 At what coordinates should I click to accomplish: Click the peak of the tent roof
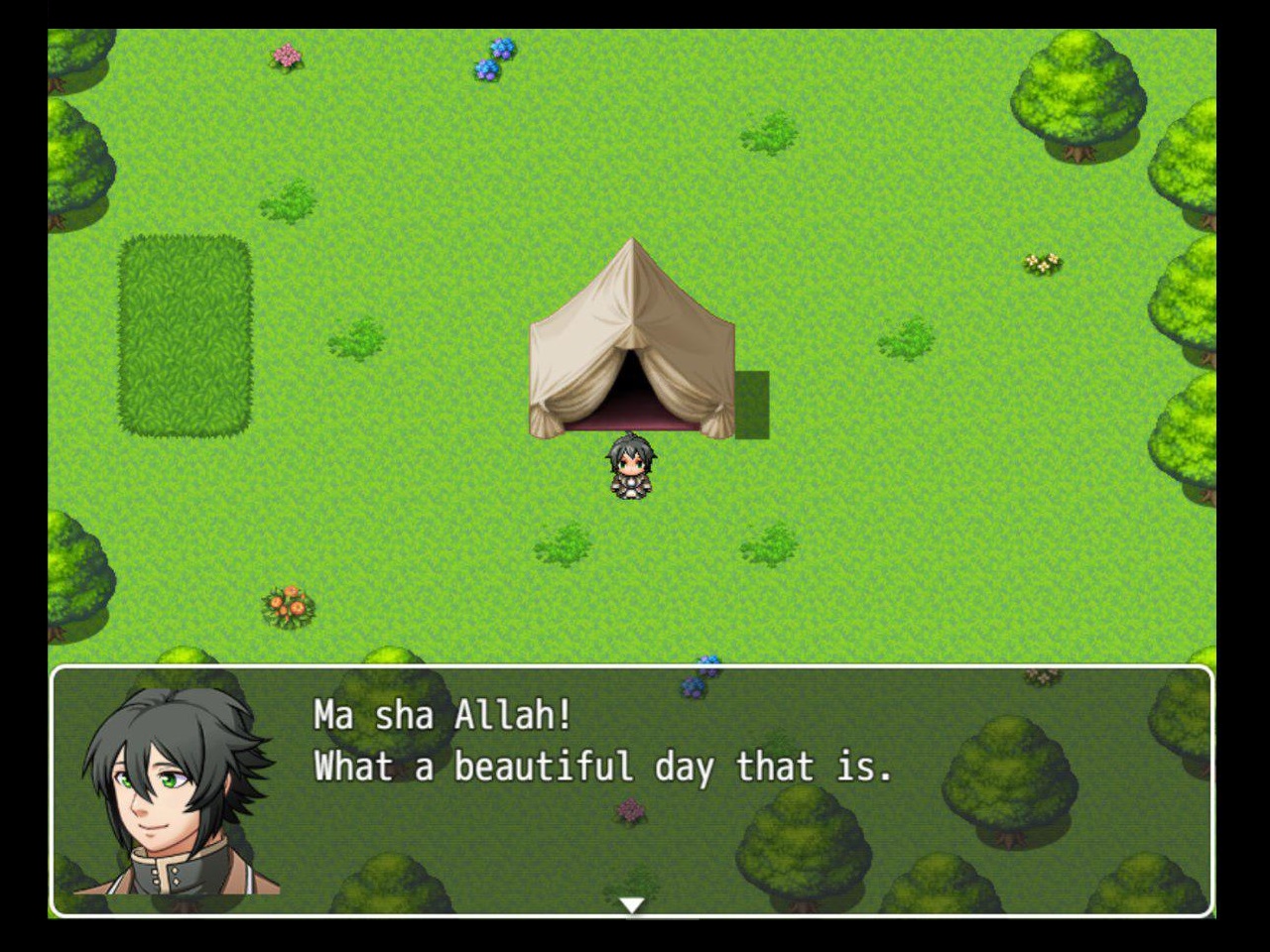click(x=632, y=243)
